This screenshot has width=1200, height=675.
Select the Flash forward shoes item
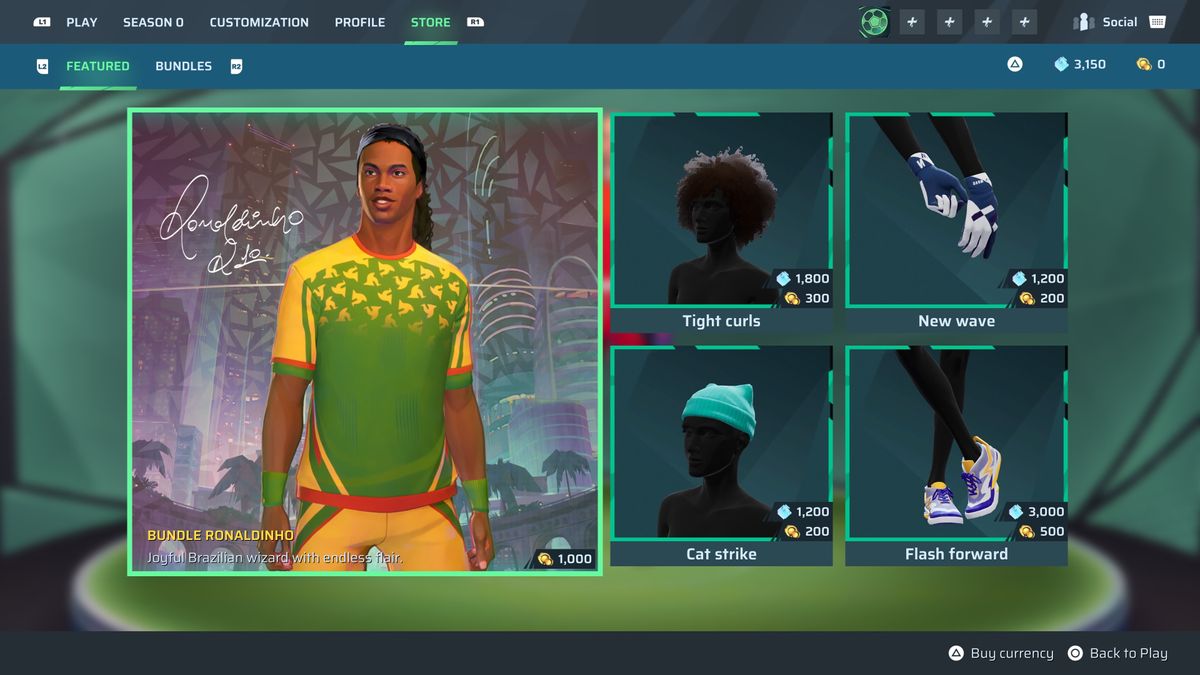(x=956, y=455)
